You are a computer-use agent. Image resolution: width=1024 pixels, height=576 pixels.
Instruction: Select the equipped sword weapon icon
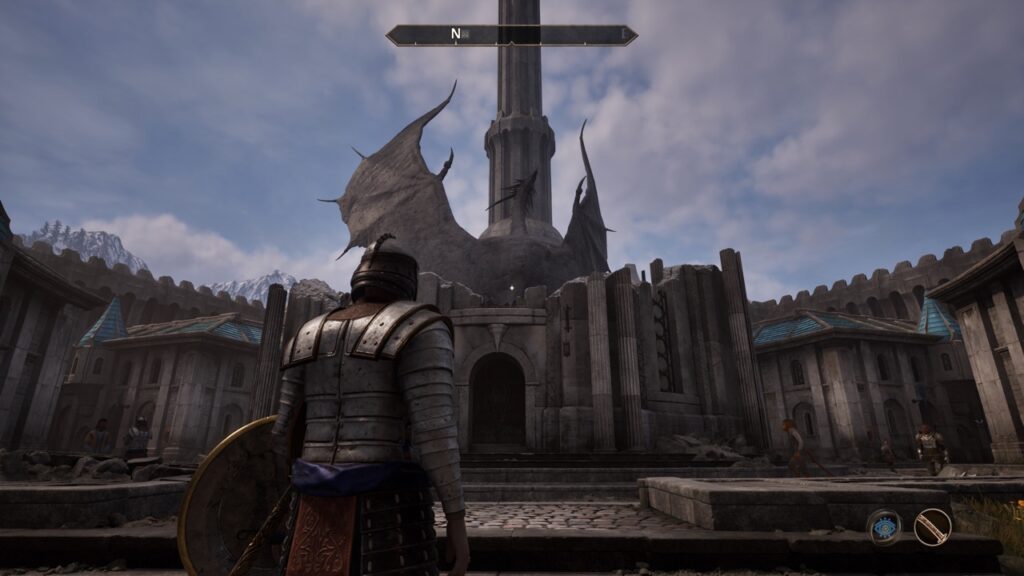pyautogui.click(x=932, y=526)
